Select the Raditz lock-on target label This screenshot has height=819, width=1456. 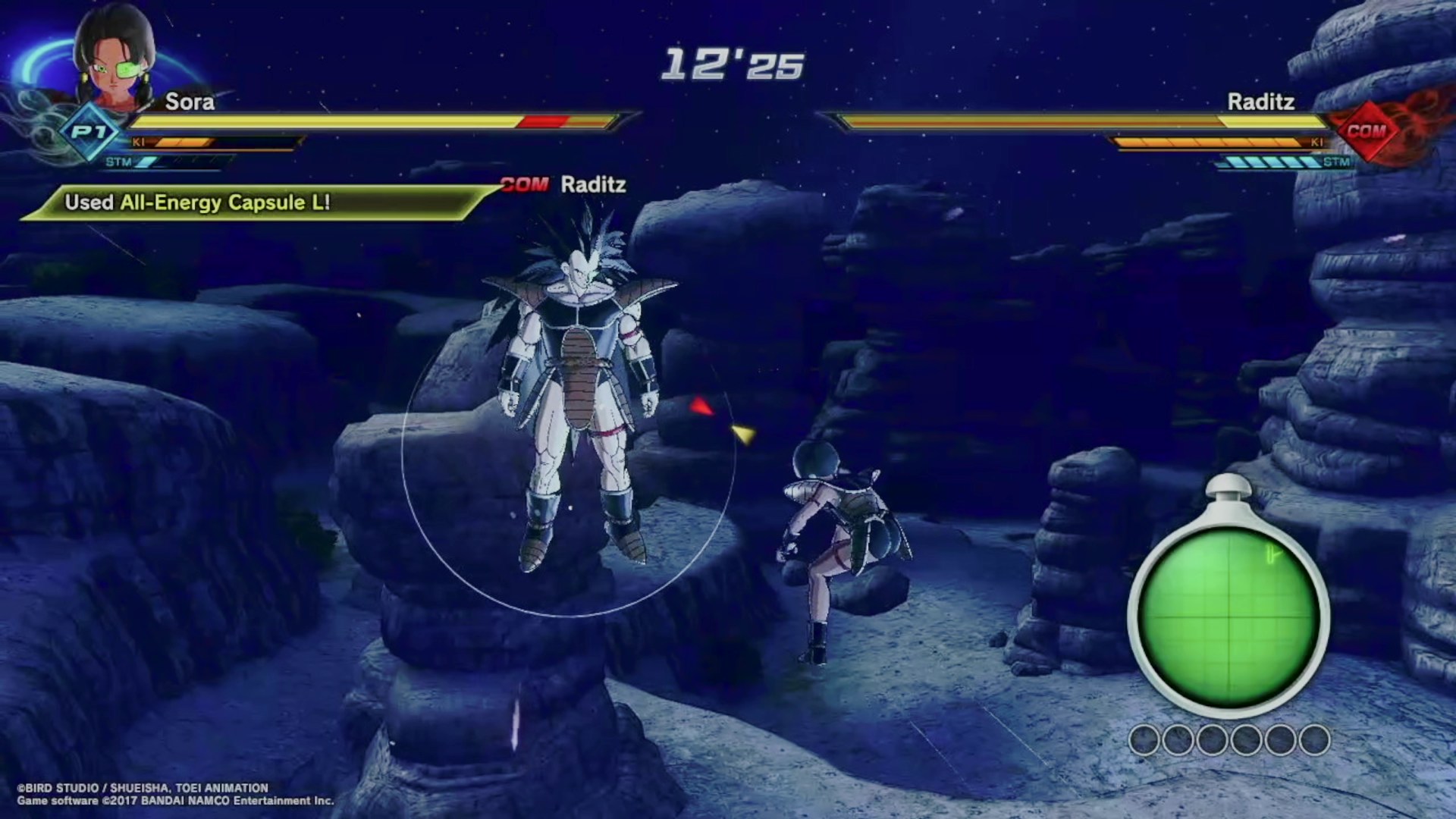click(565, 184)
